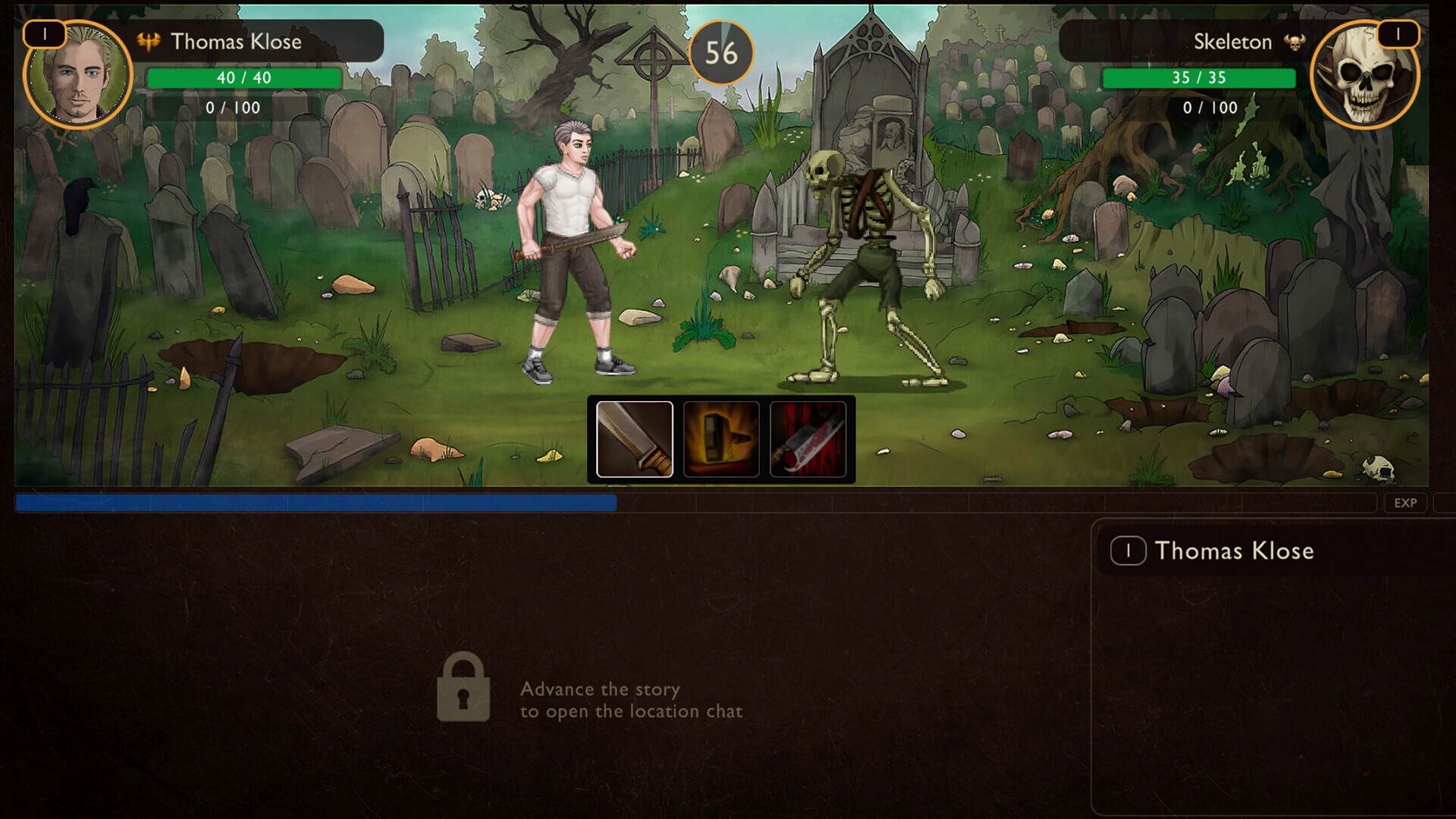
Task: Click Thomas Klose's portrait
Action: tap(78, 77)
